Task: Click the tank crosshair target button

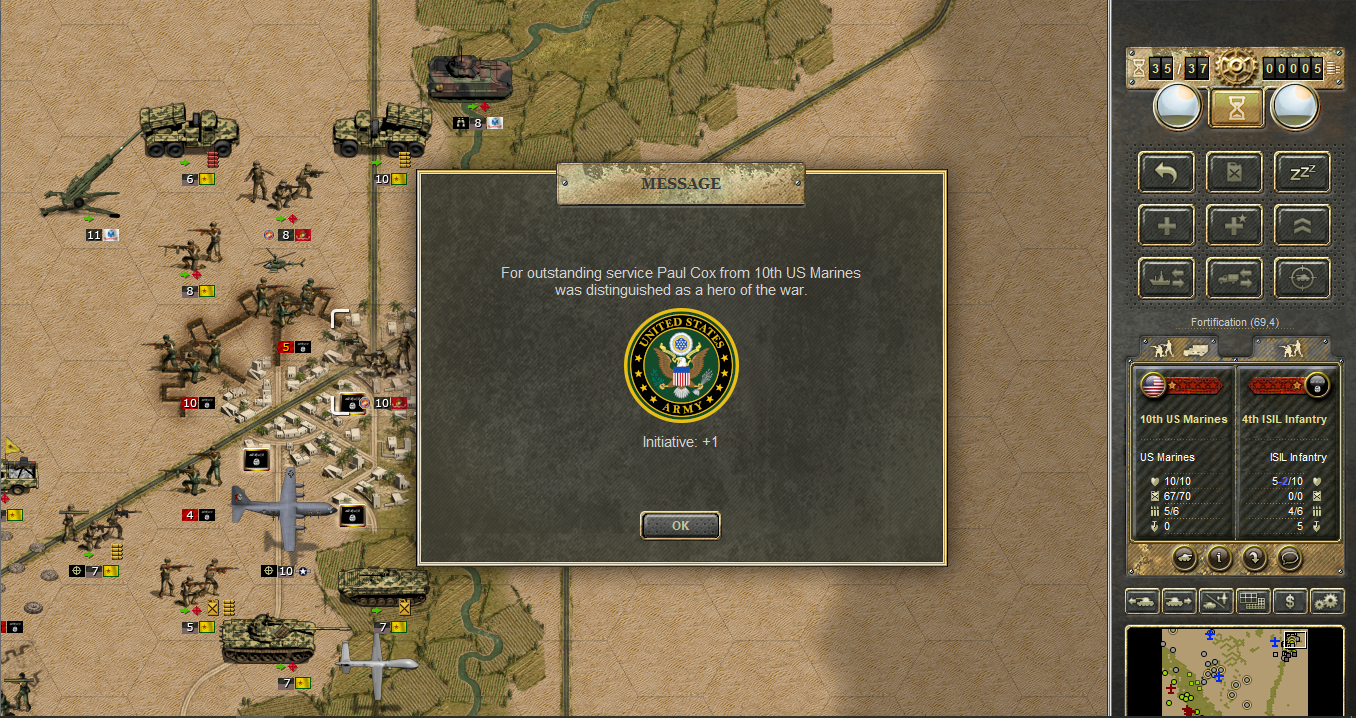Action: 1301,278
